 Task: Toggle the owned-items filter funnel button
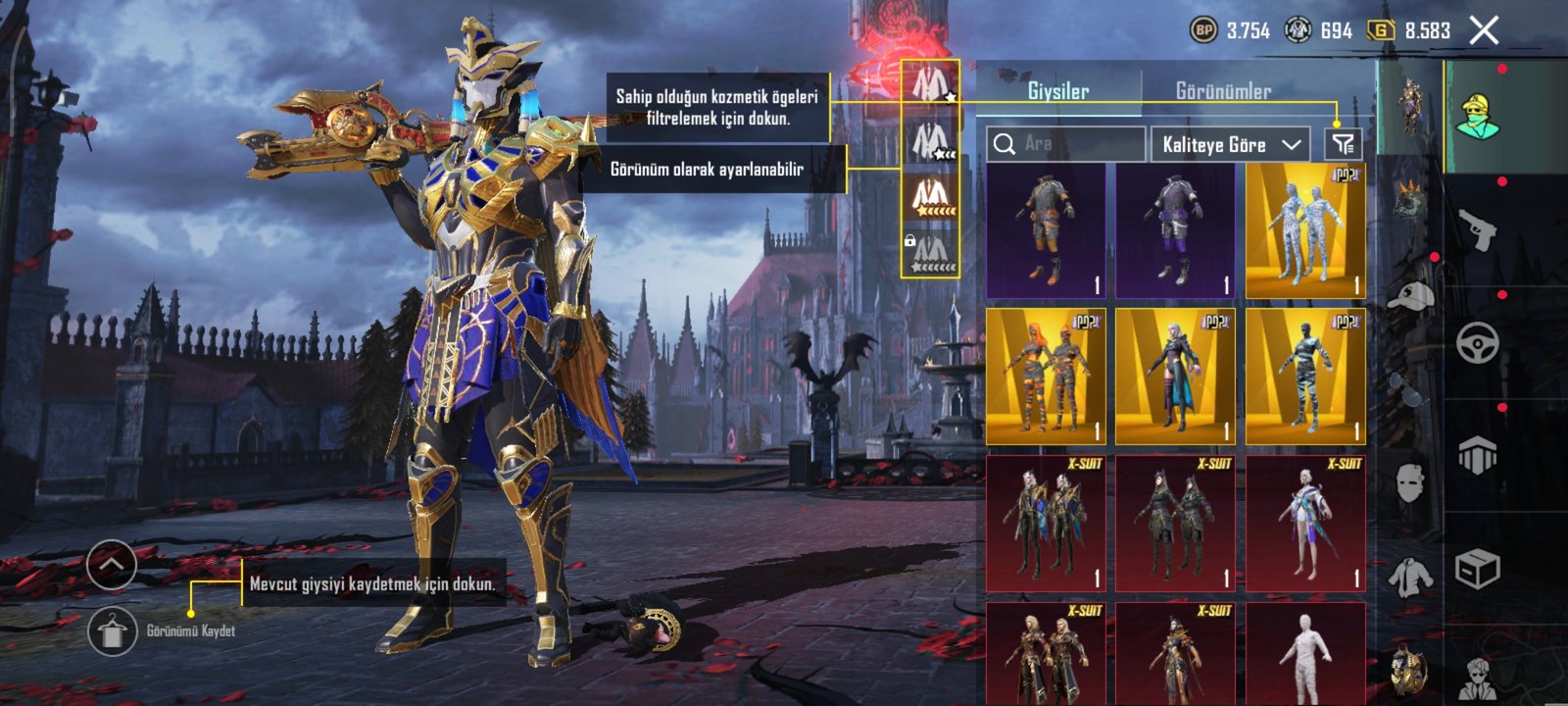click(1342, 144)
